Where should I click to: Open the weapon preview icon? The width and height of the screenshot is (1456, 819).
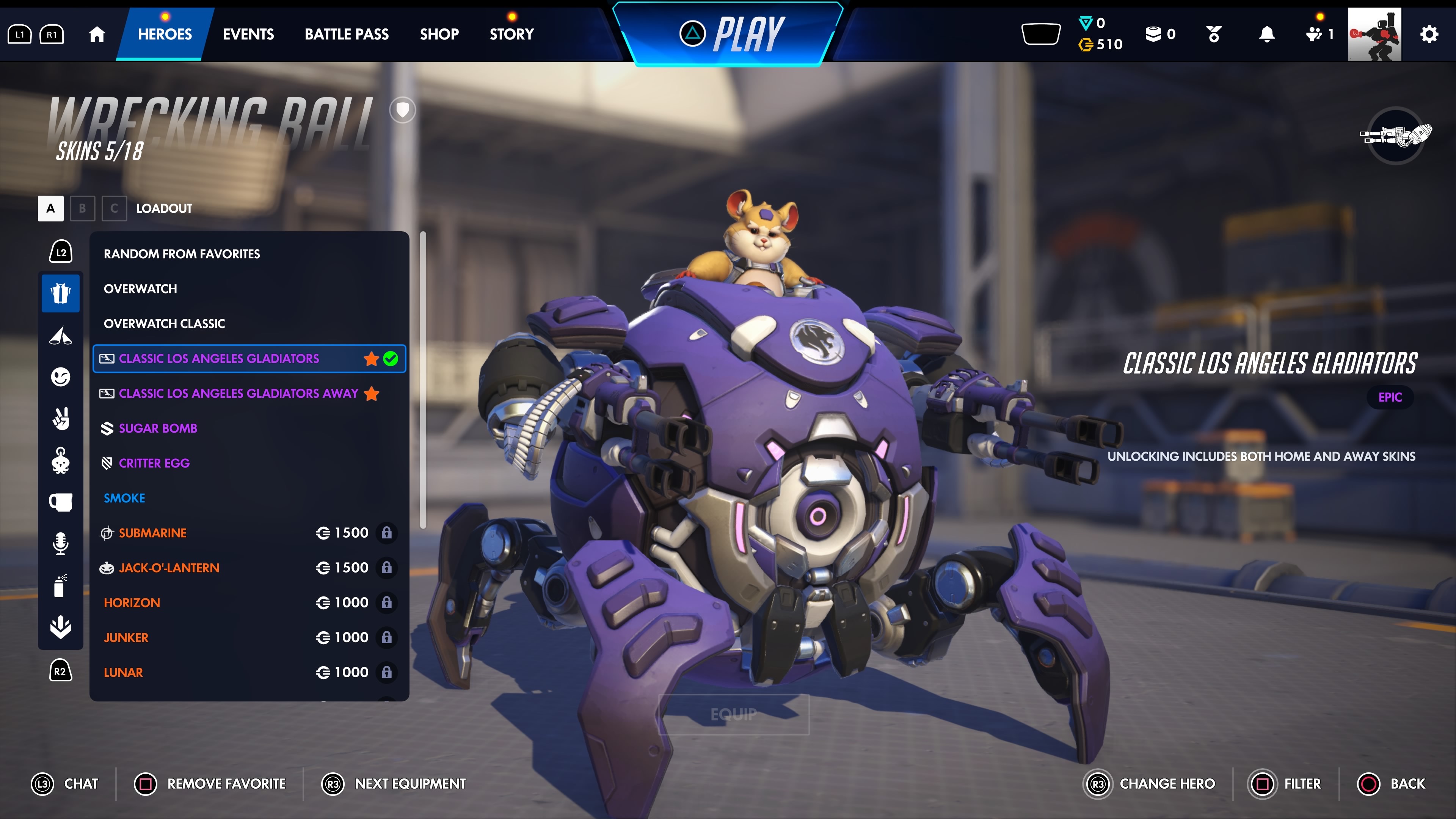tap(1395, 135)
